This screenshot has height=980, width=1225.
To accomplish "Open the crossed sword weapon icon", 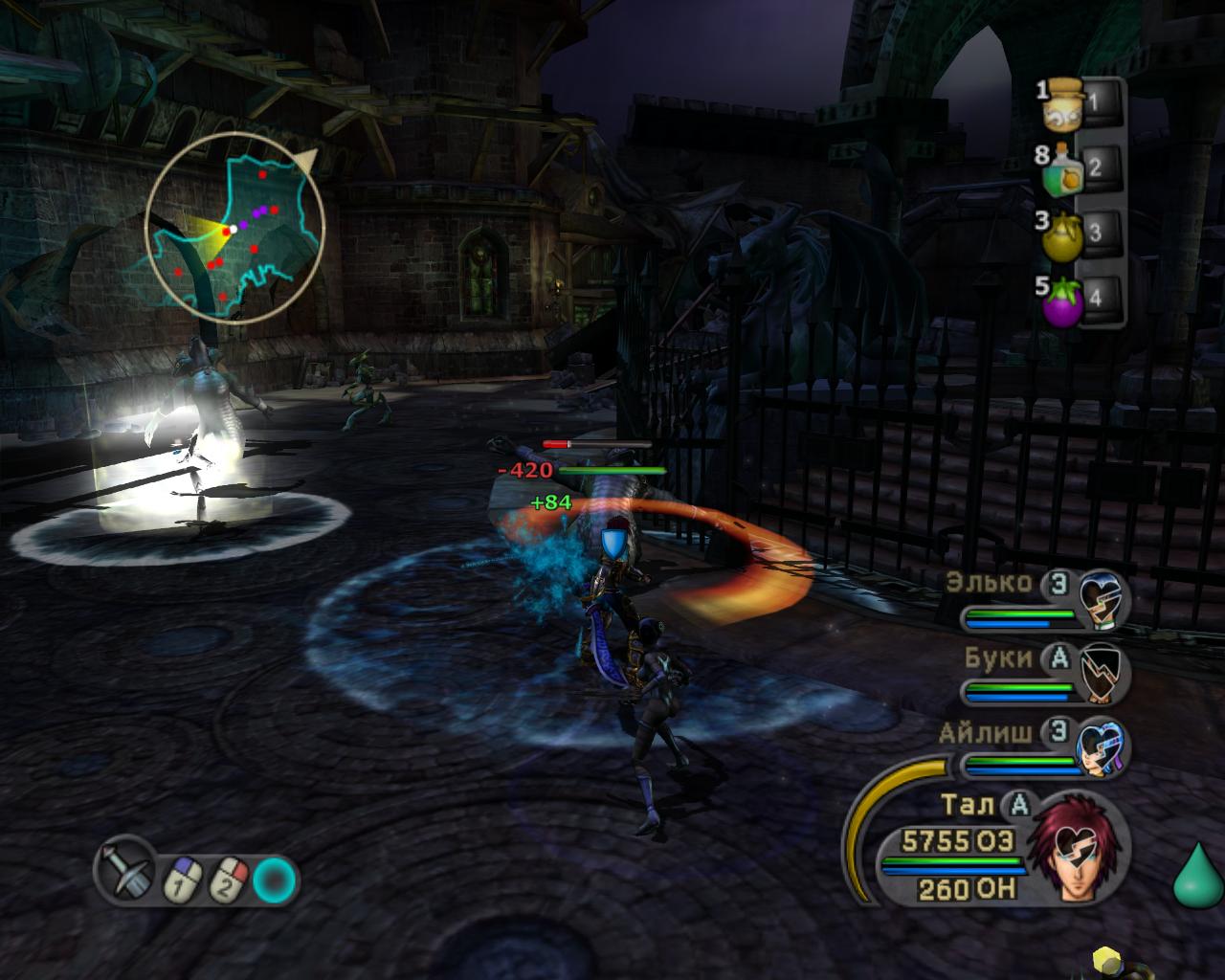I will 125,870.
